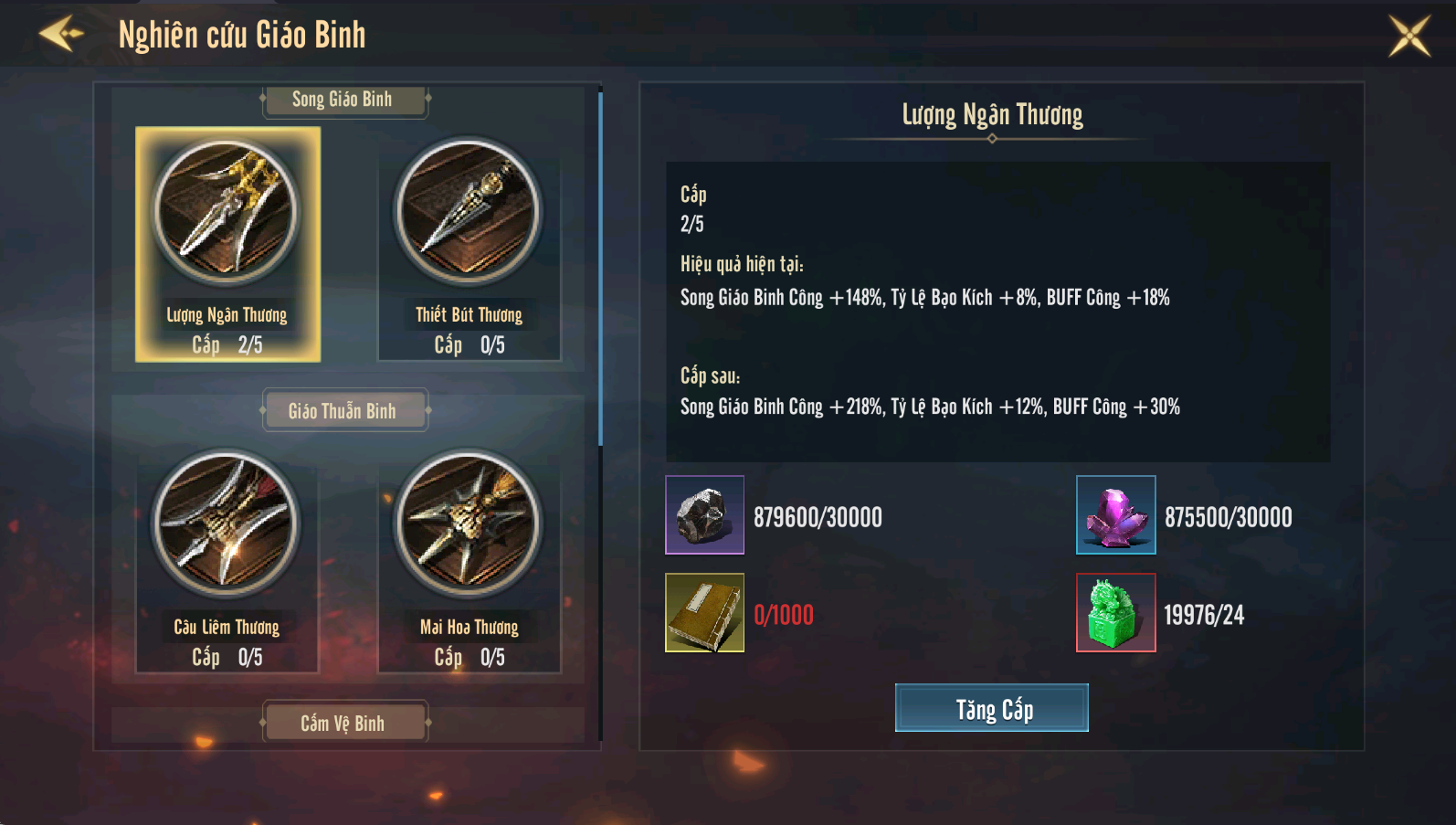Viewport: 1456px width, 825px height.
Task: Click the Tăng Cấp upgrade button
Action: coord(991,708)
